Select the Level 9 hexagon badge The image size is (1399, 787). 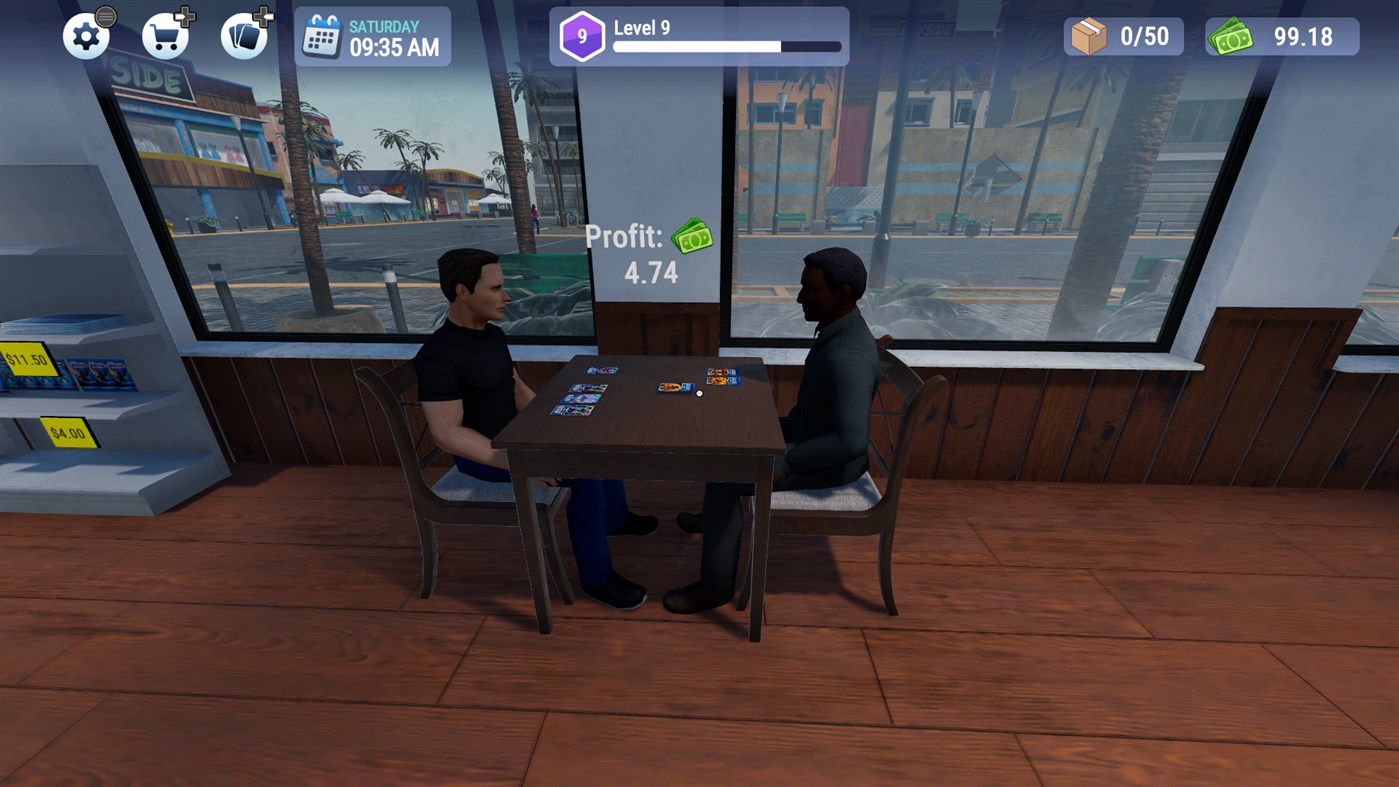click(581, 36)
